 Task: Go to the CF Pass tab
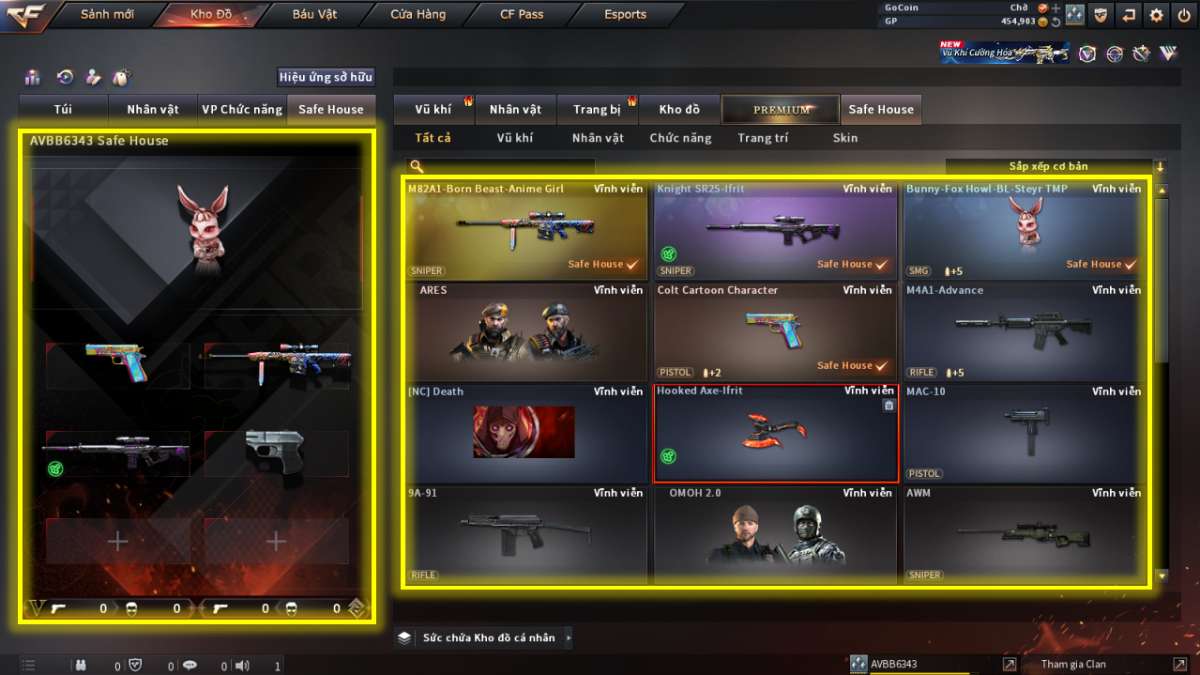pos(521,15)
